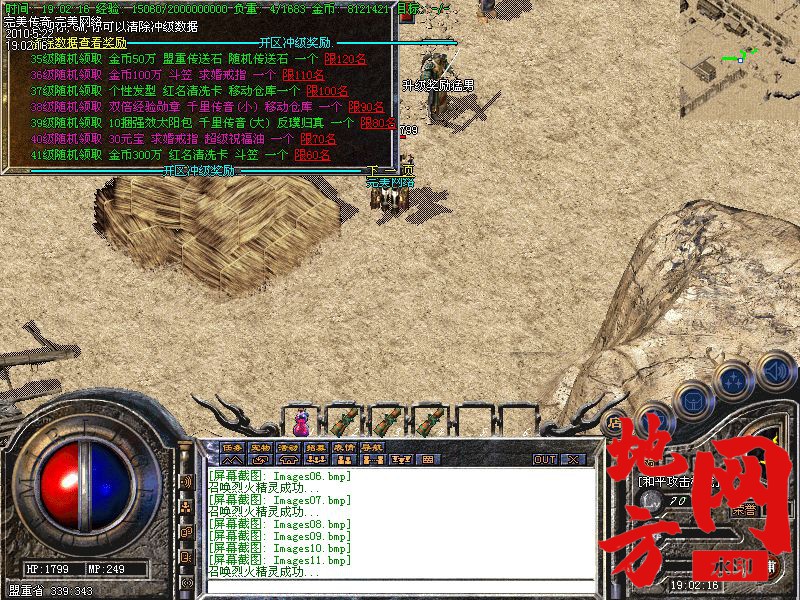Claim the 限90名 level 38 reward link
Screen dimensions: 800x600
pos(364,107)
